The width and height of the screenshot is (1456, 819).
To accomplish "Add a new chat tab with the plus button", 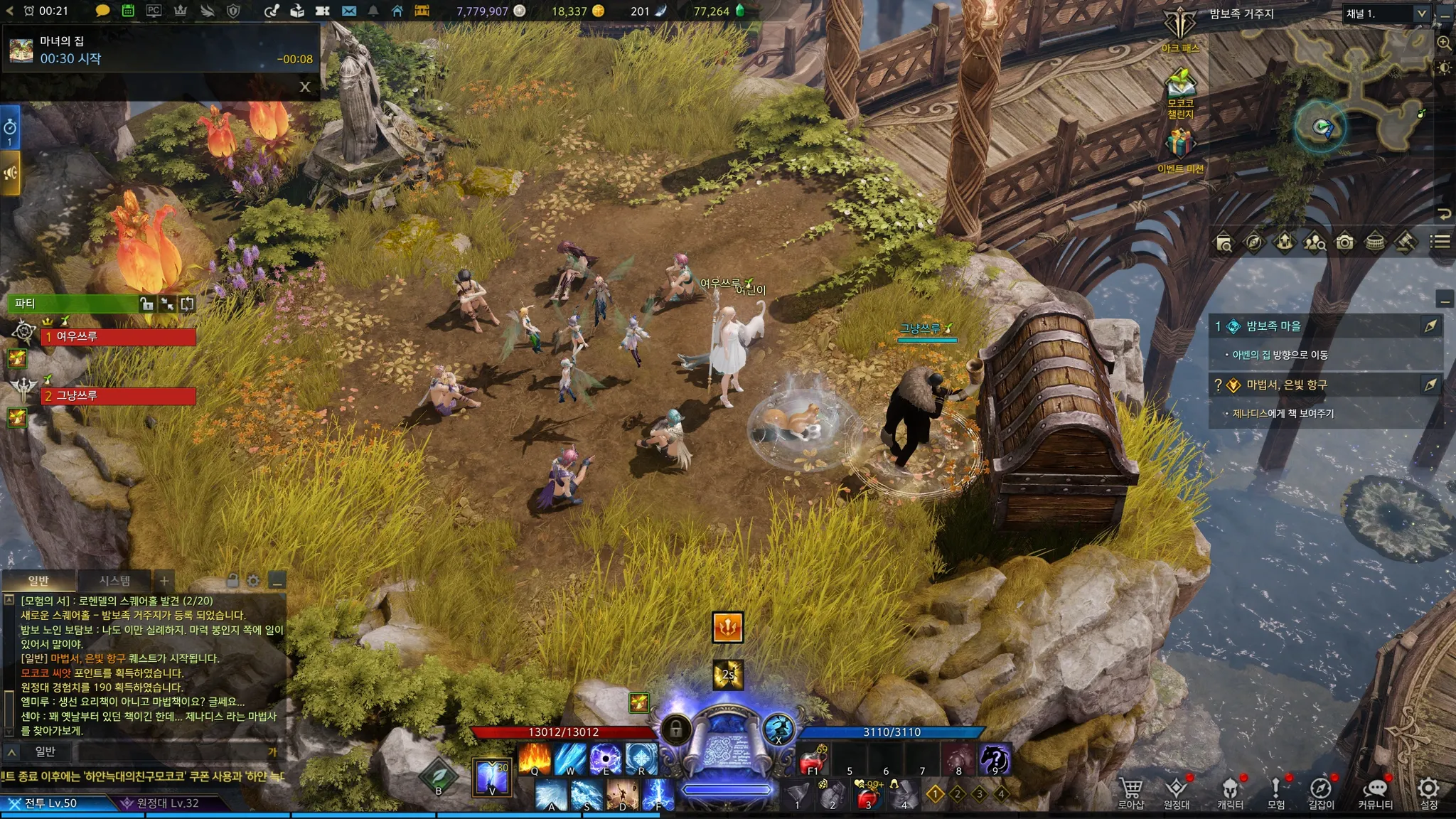I will coord(164,581).
